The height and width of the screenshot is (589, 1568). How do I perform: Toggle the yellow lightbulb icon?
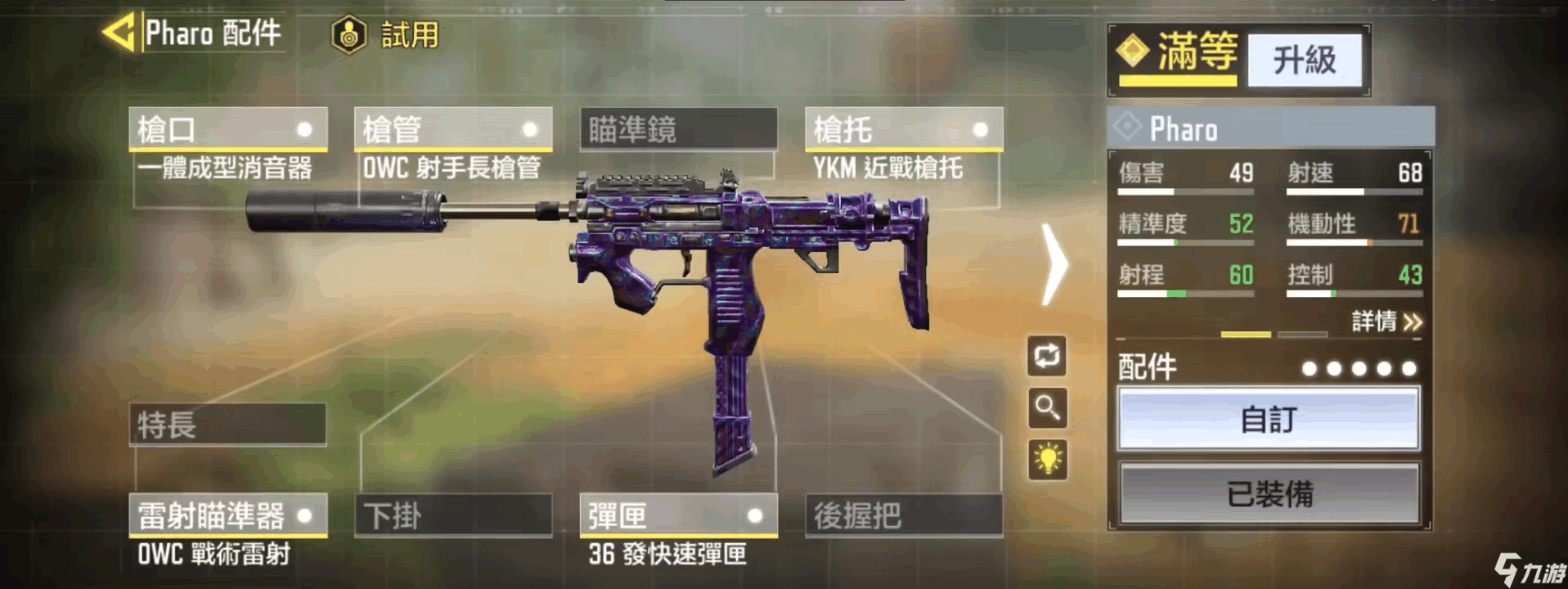1047,459
